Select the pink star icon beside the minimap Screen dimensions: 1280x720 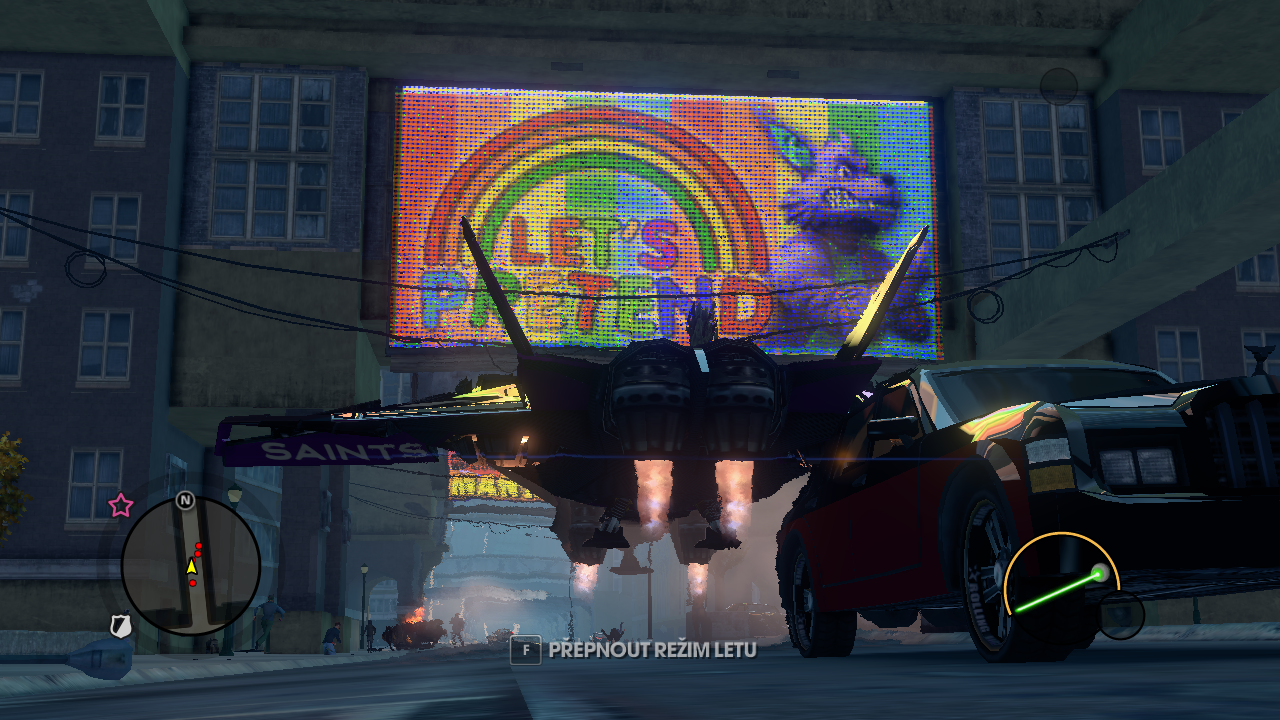coord(121,505)
